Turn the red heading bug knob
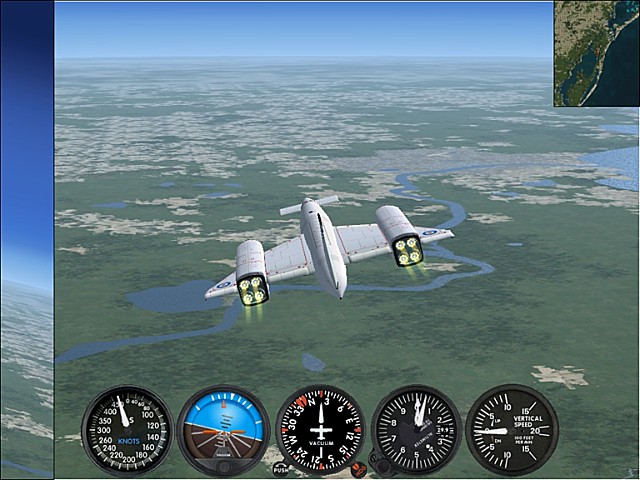The width and height of the screenshot is (640, 480). tap(358, 468)
